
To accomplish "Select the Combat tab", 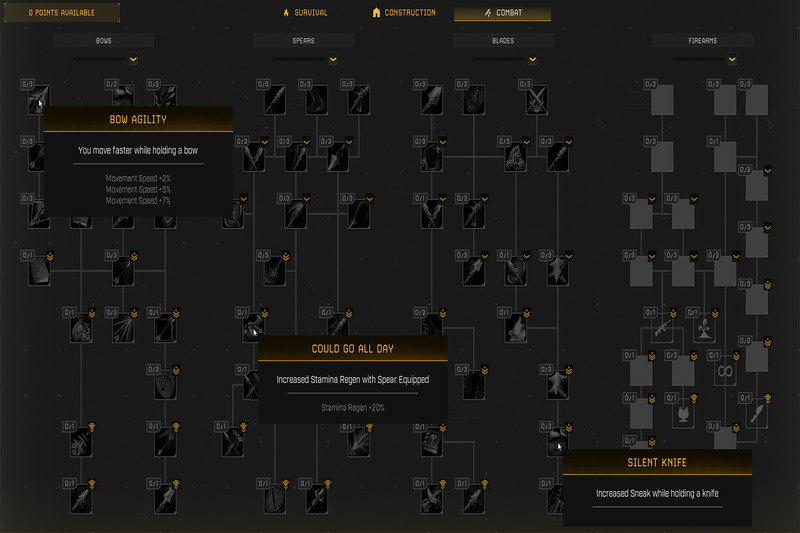I will click(x=502, y=13).
